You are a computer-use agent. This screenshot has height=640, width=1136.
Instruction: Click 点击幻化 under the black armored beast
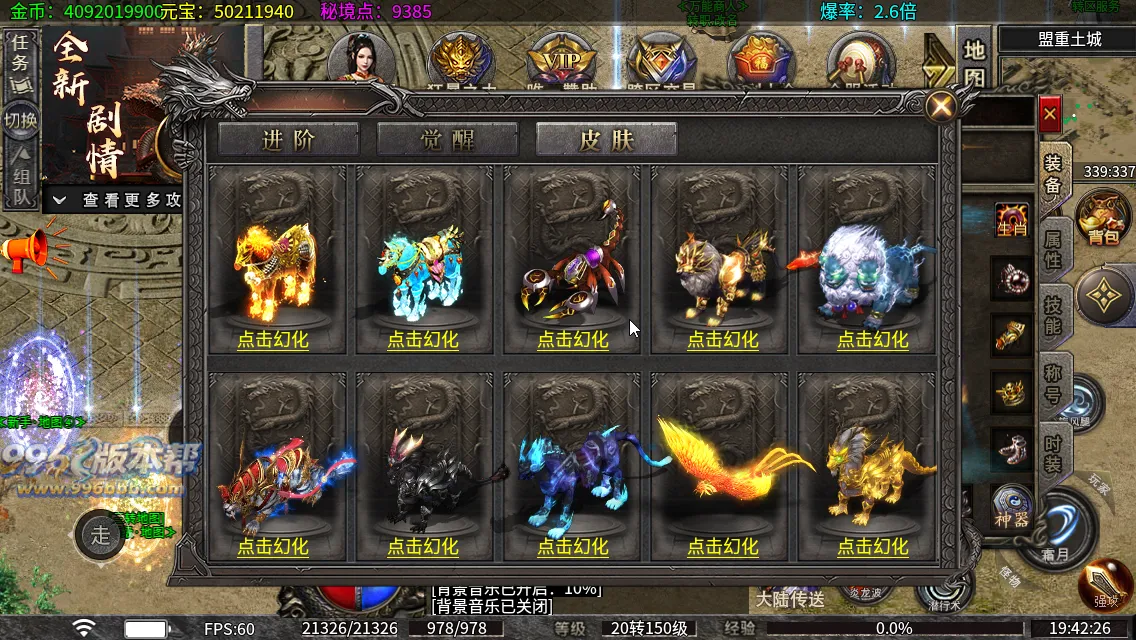[x=423, y=547]
